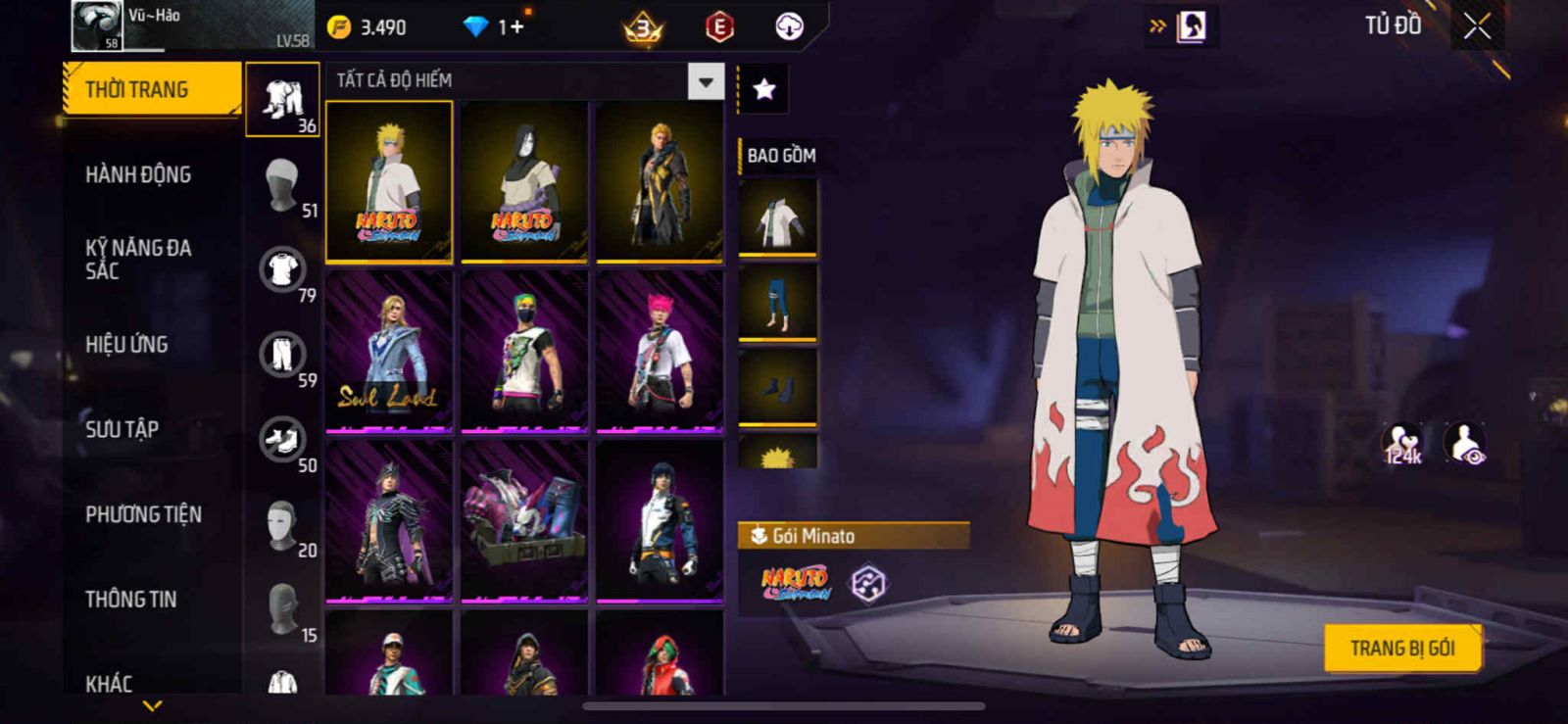Open the Sưu Tập collection tab
This screenshot has width=1568, height=724.
(122, 429)
